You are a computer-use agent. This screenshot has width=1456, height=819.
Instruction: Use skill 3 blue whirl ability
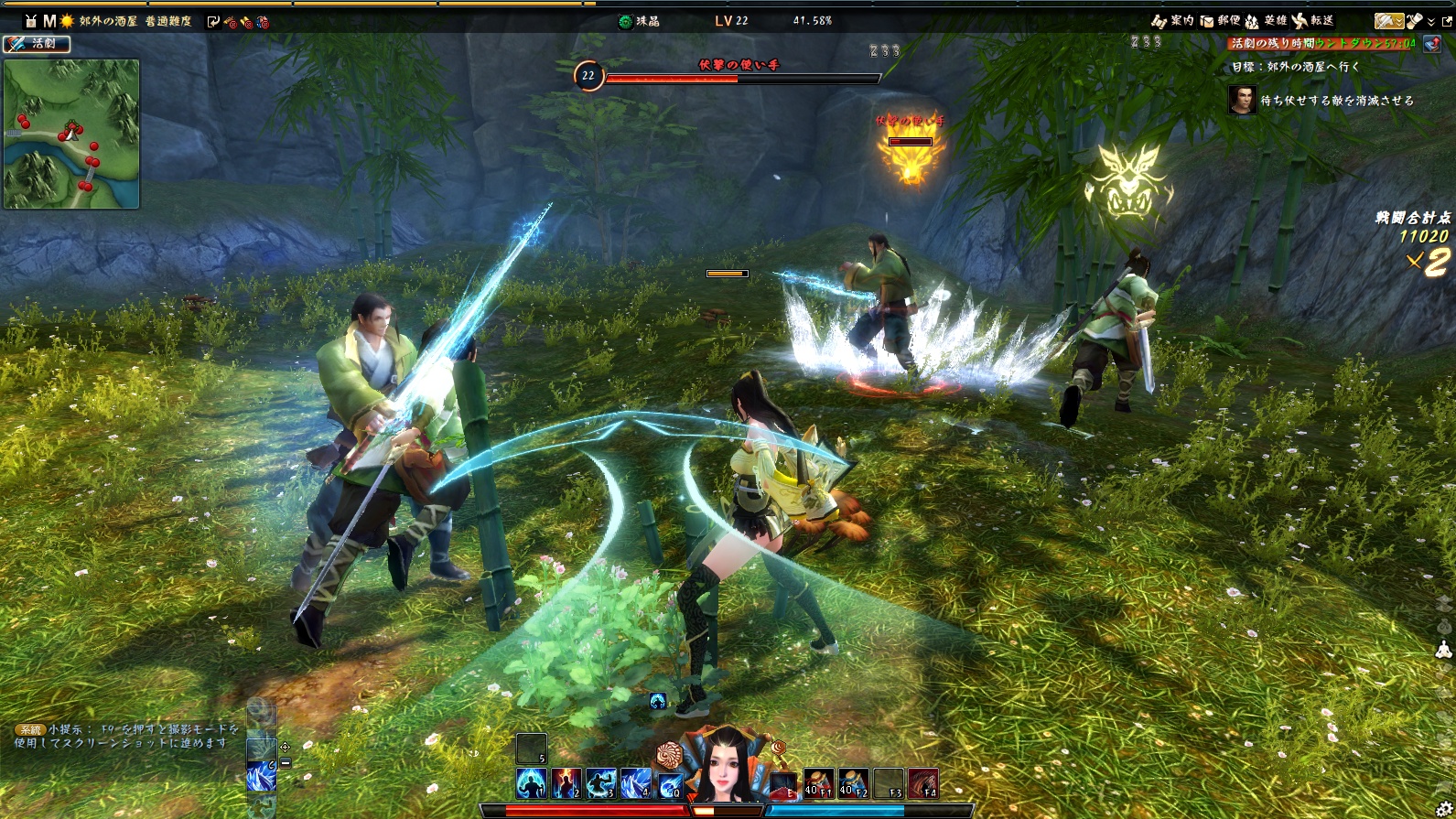(601, 783)
